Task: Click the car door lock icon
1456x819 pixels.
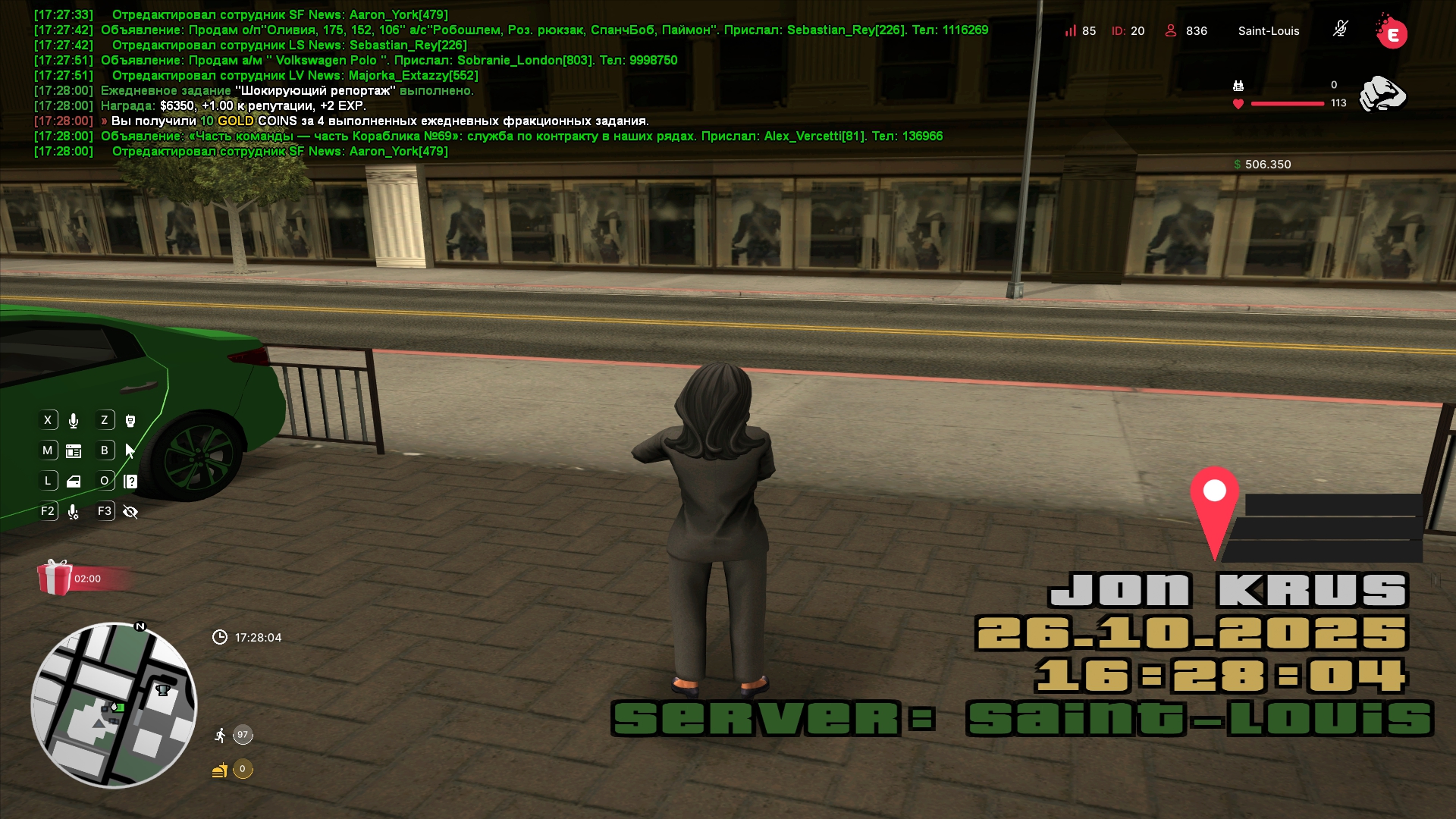Action: [x=74, y=482]
